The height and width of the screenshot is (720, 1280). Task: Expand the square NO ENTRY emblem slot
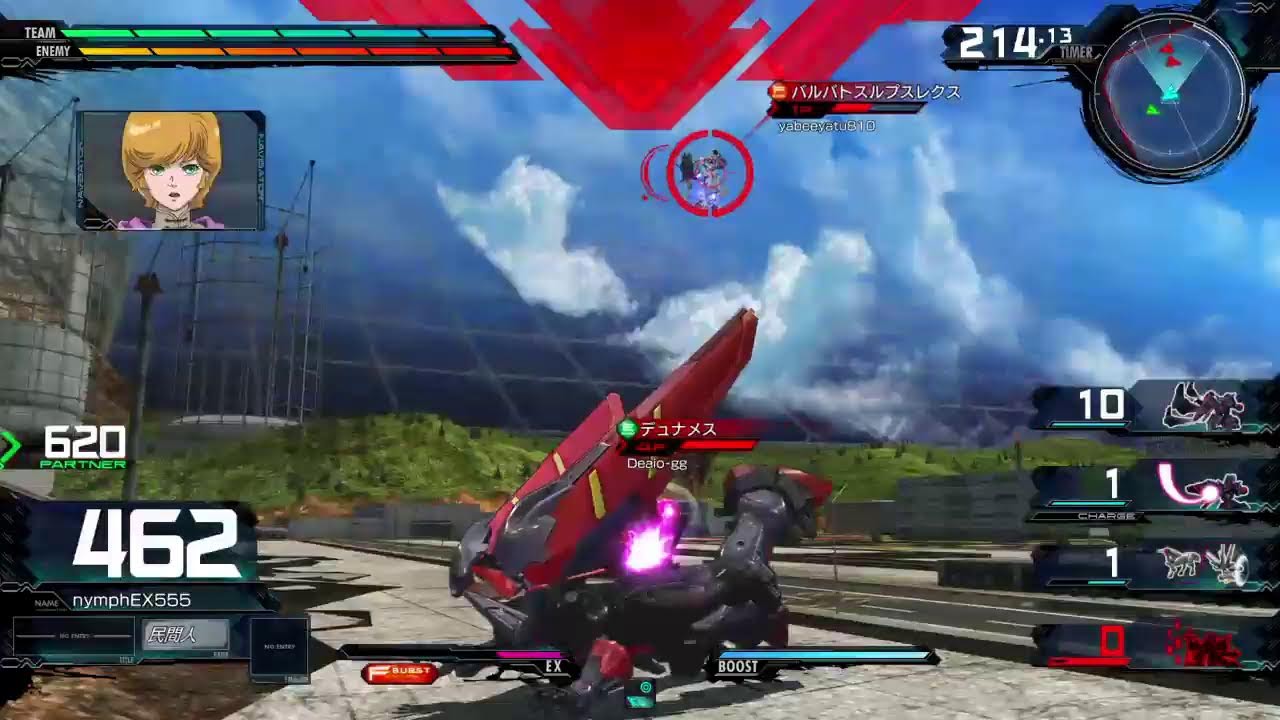(281, 647)
